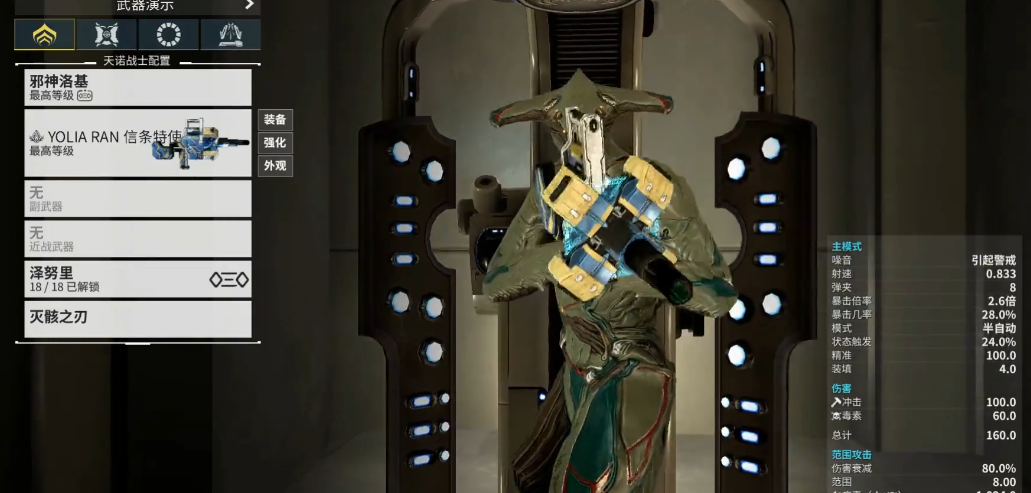Open the 强化 upgrade menu
This screenshot has height=493, width=1031.
point(275,143)
